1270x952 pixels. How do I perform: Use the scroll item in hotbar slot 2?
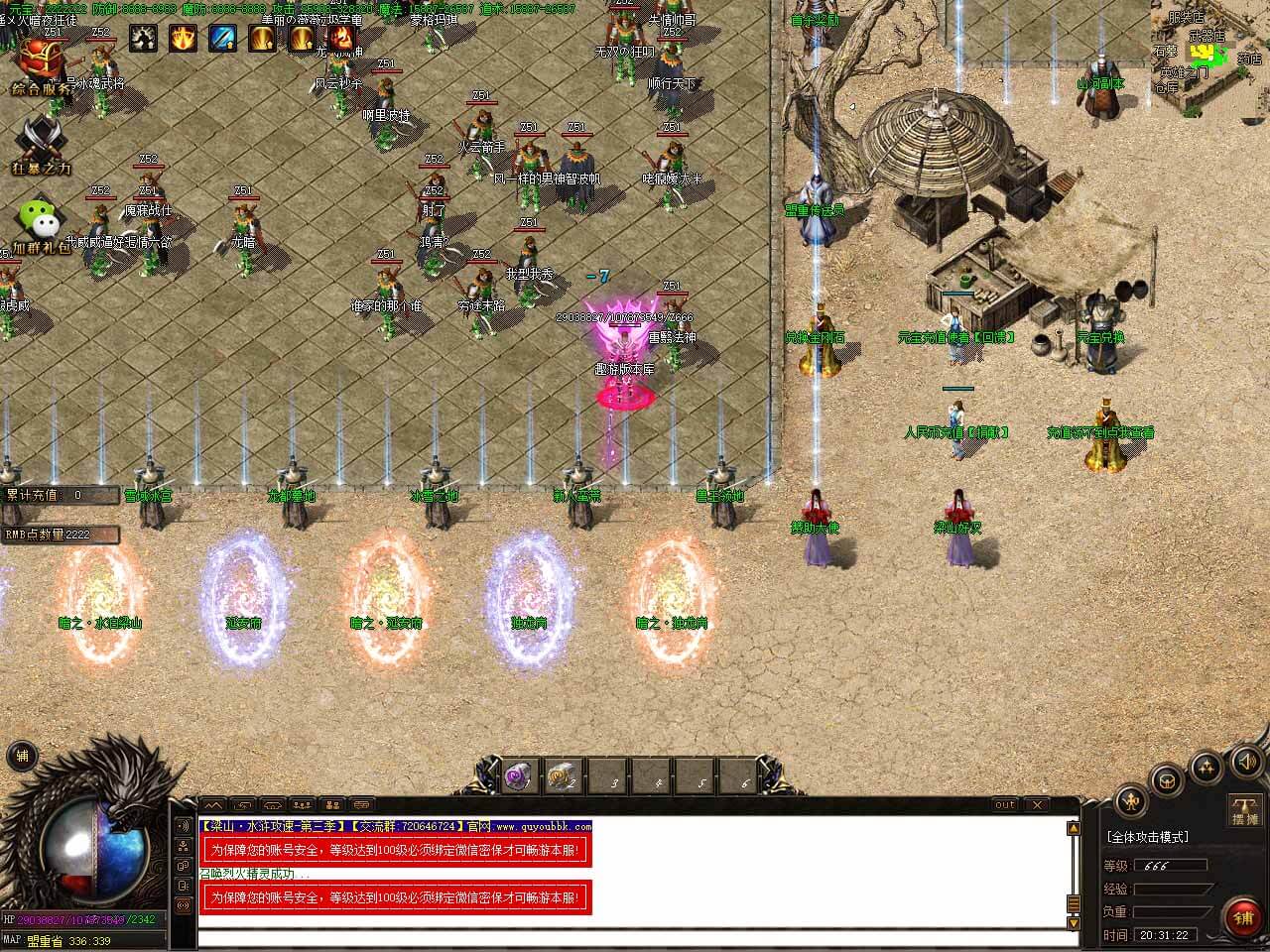tap(561, 777)
